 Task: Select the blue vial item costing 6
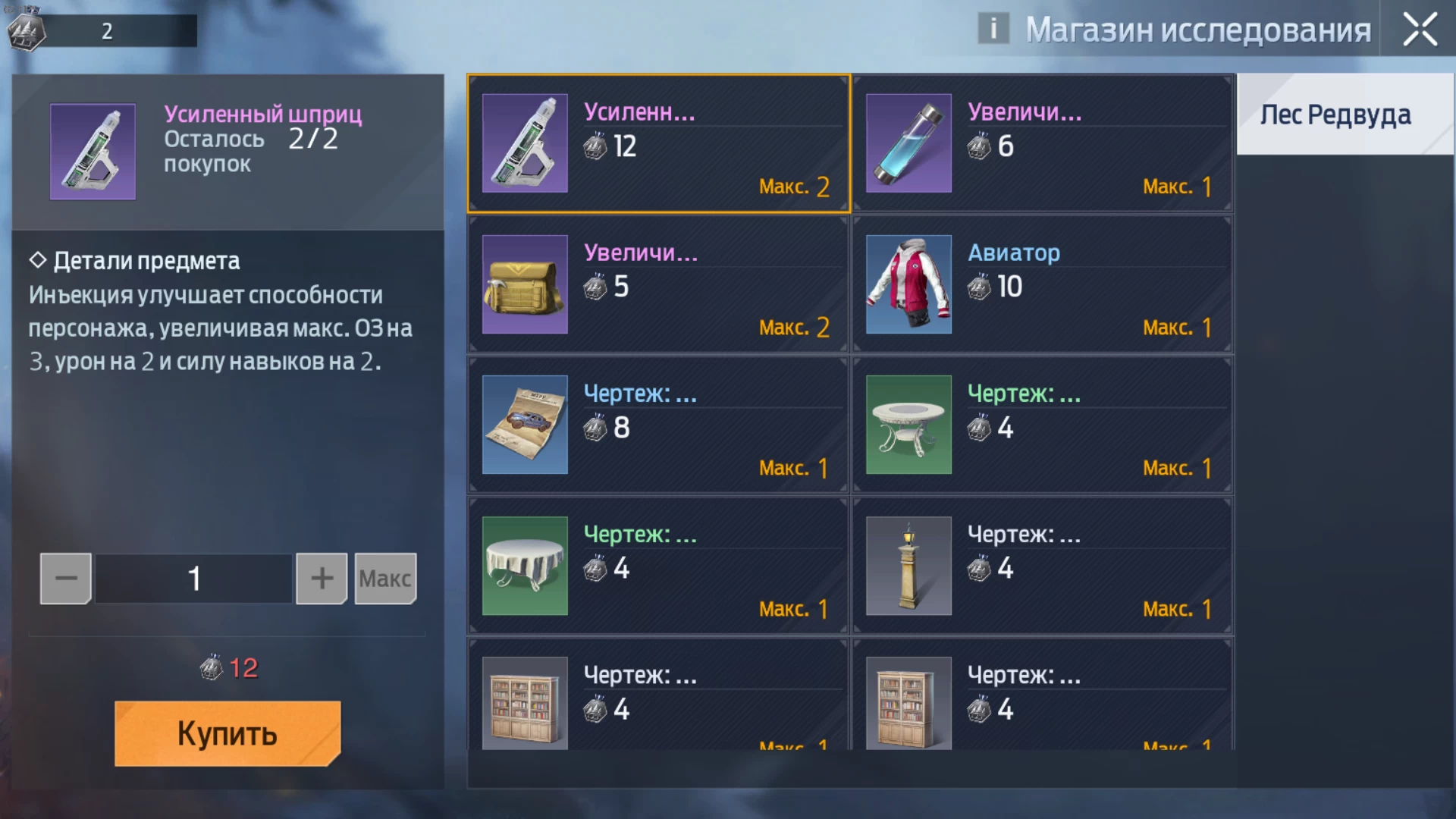1042,143
